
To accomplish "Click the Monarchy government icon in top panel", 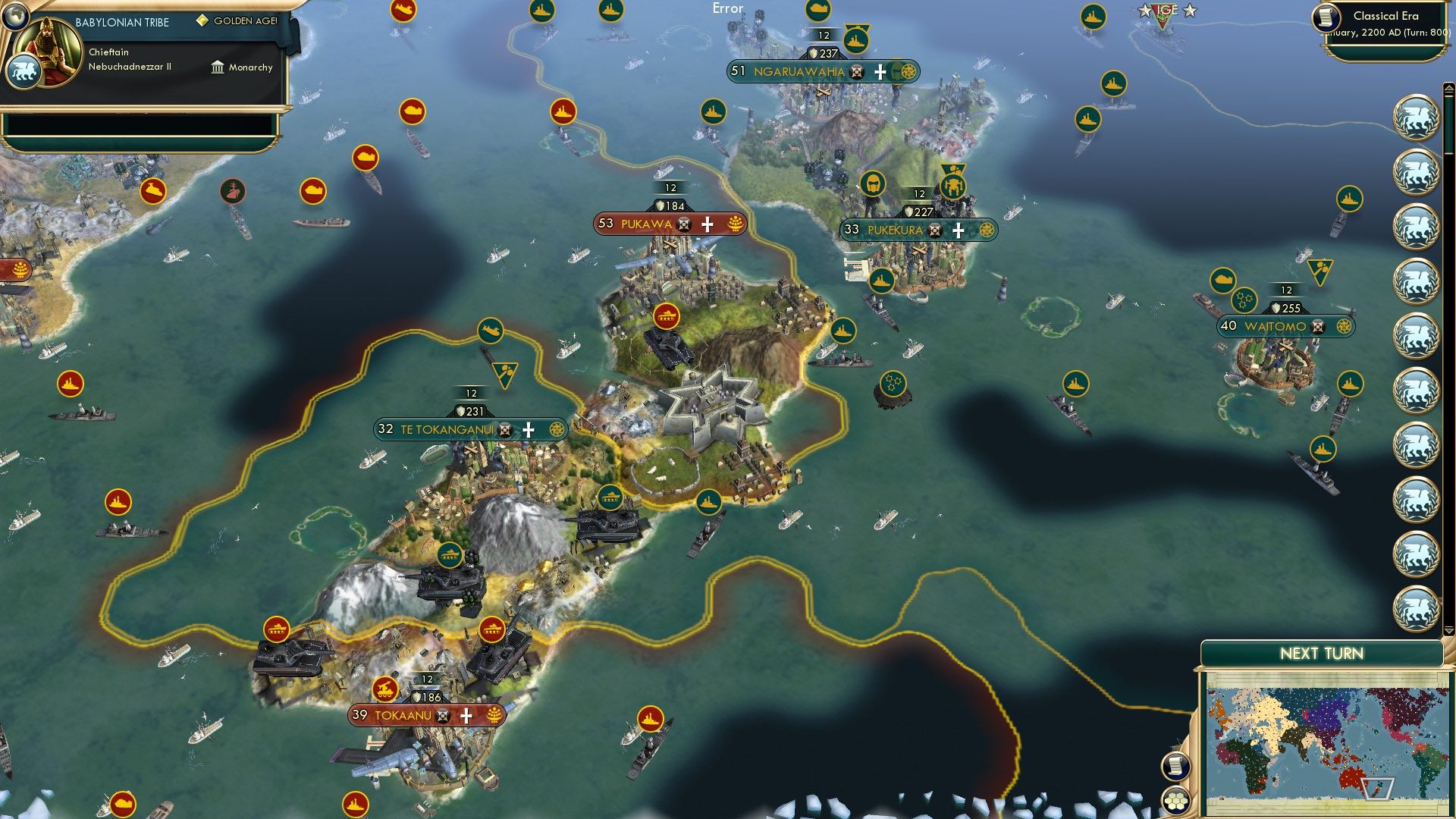I will pyautogui.click(x=217, y=67).
